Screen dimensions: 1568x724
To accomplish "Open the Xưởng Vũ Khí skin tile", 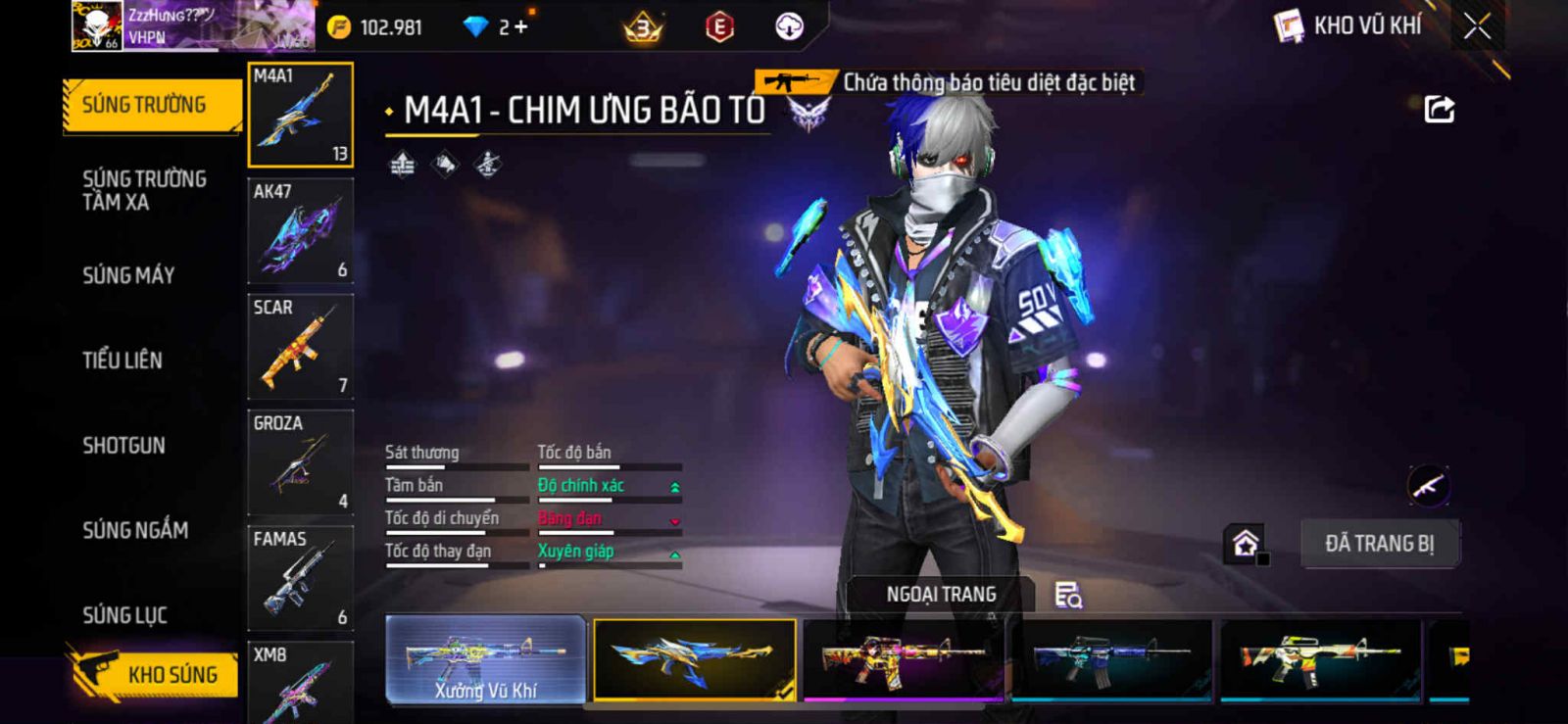I will click(x=486, y=659).
